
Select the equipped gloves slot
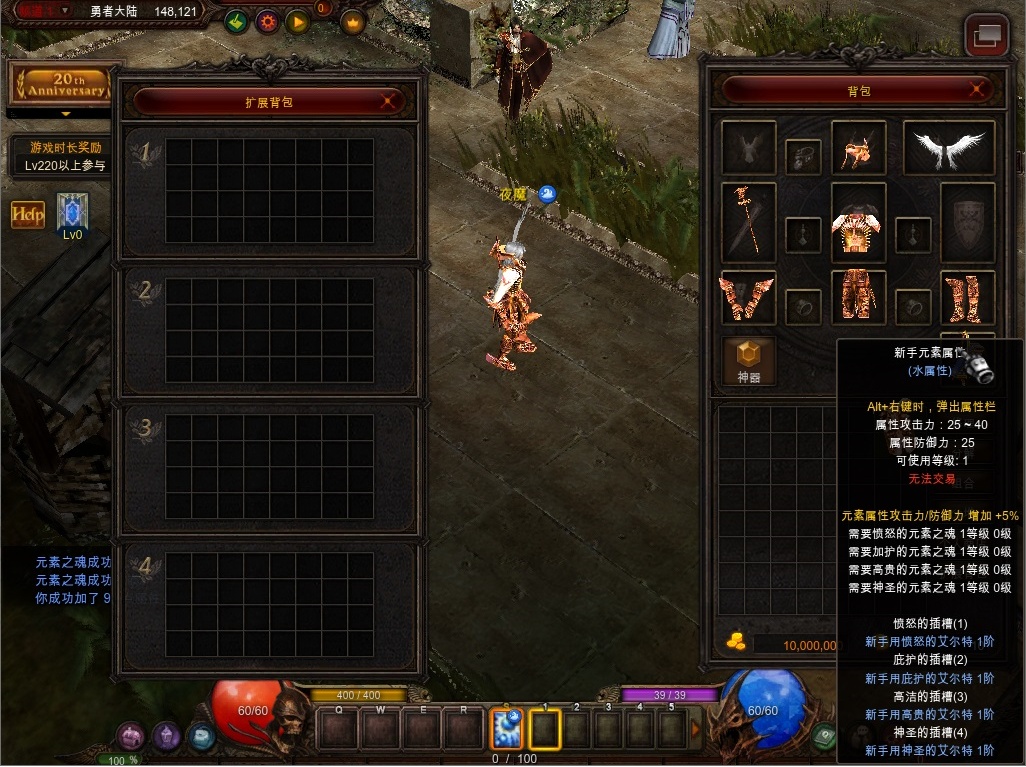[748, 297]
